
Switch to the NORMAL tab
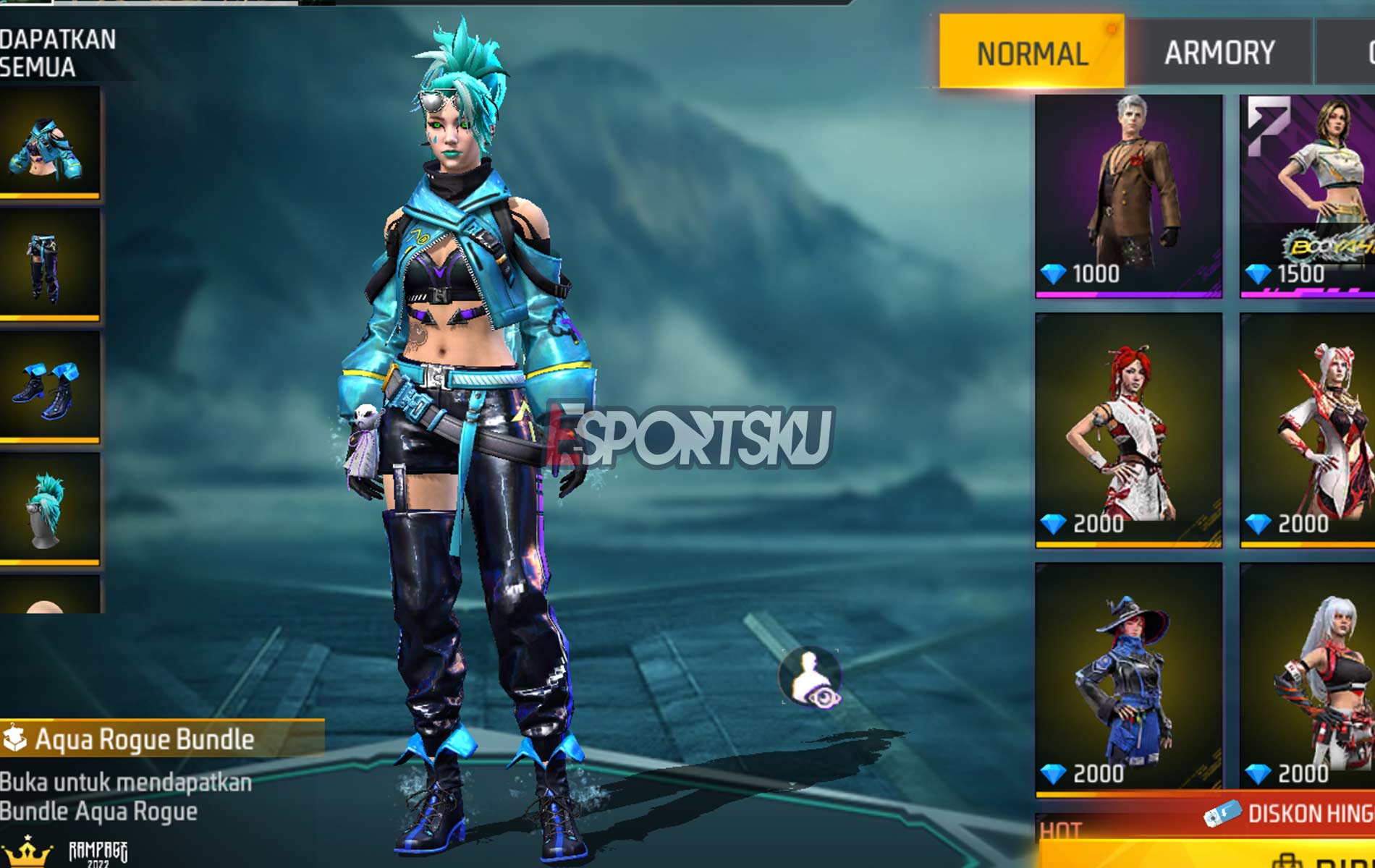coord(1031,52)
